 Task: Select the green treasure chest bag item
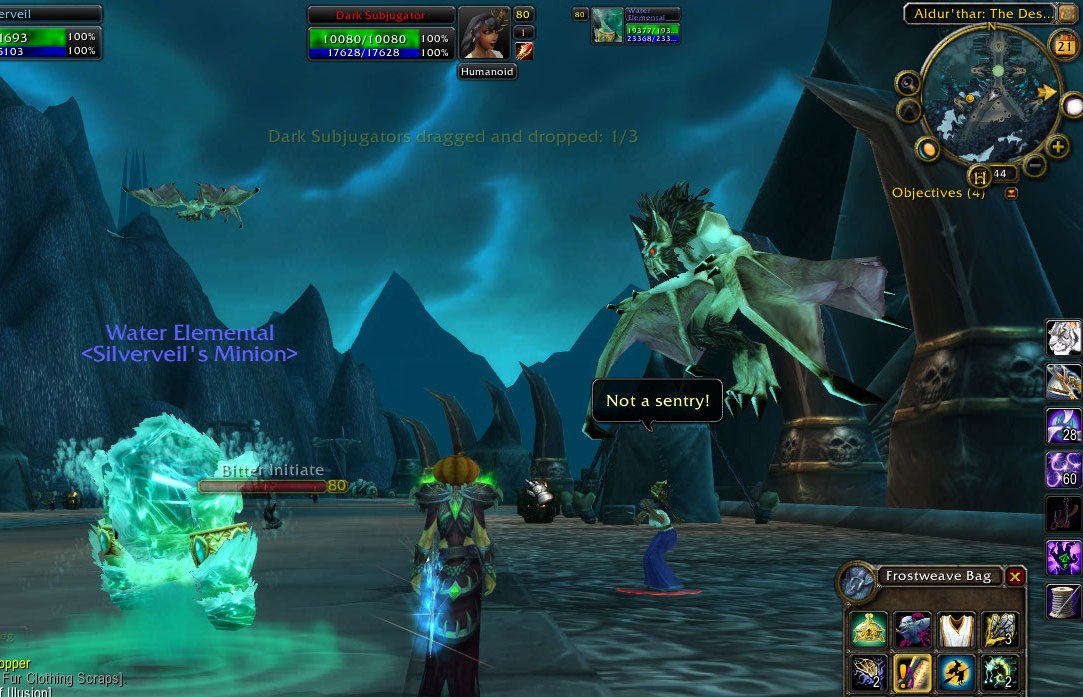(x=869, y=629)
